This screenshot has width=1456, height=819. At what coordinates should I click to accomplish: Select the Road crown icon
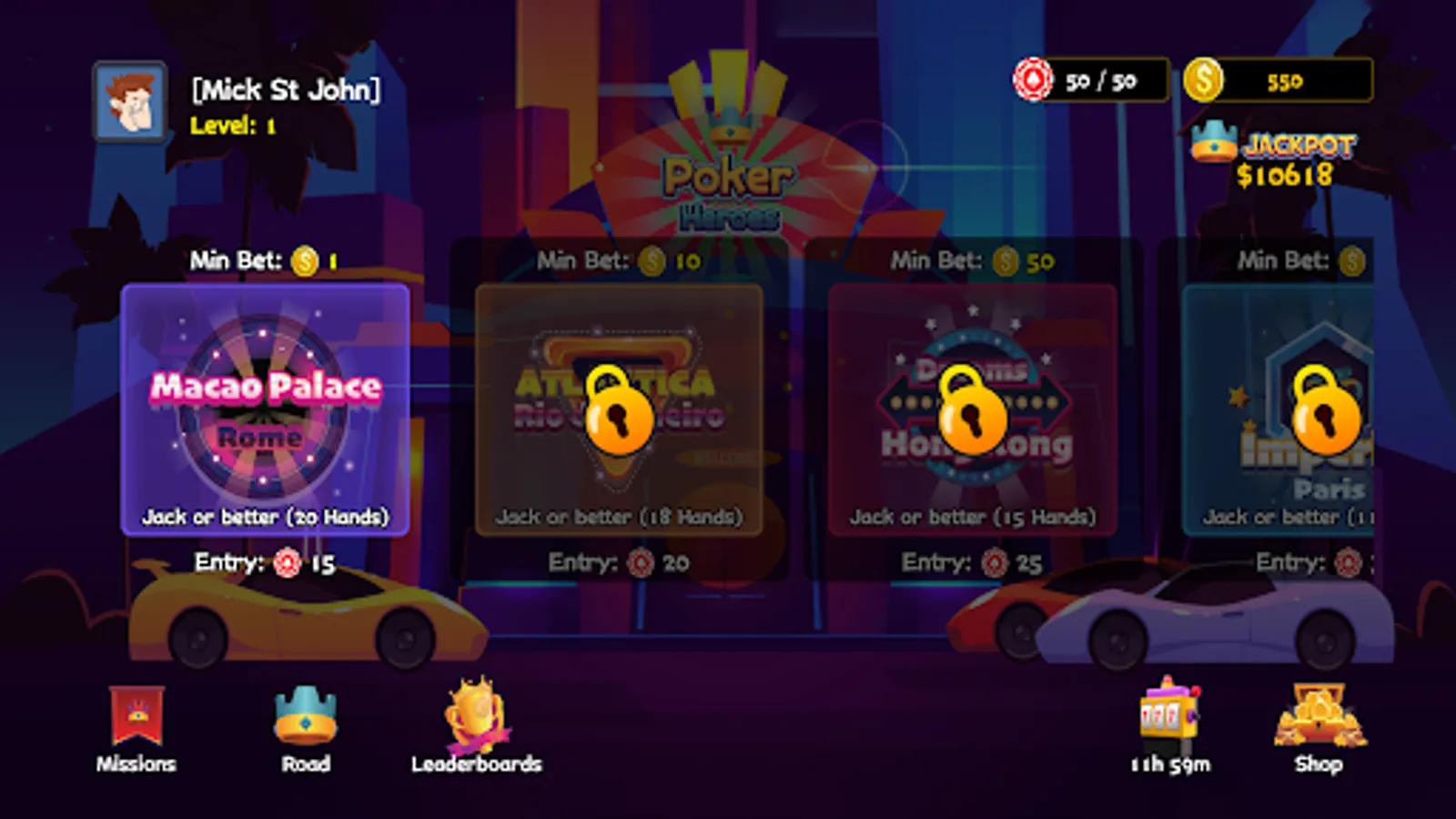point(307,719)
